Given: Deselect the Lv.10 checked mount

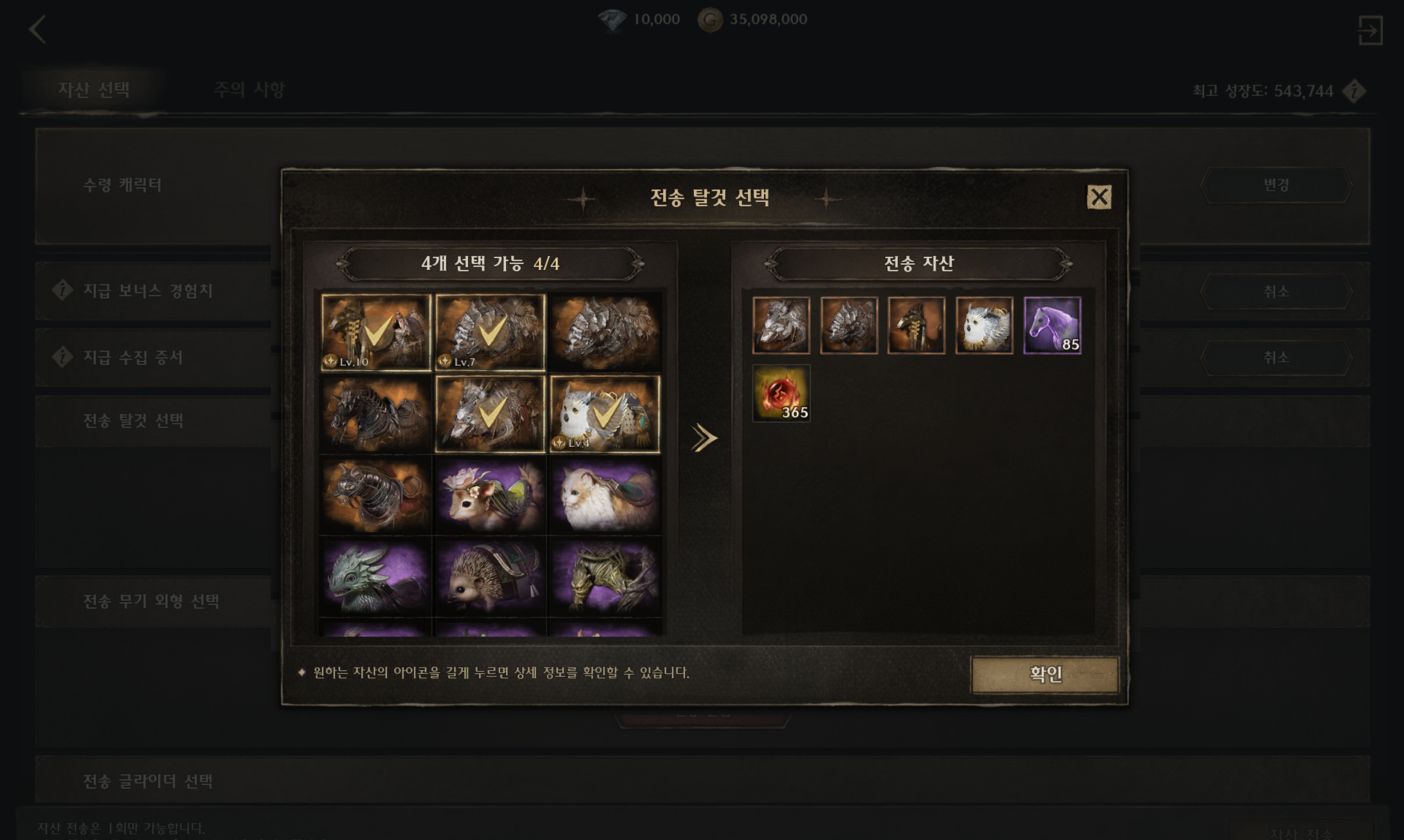Looking at the screenshot, I should [376, 332].
